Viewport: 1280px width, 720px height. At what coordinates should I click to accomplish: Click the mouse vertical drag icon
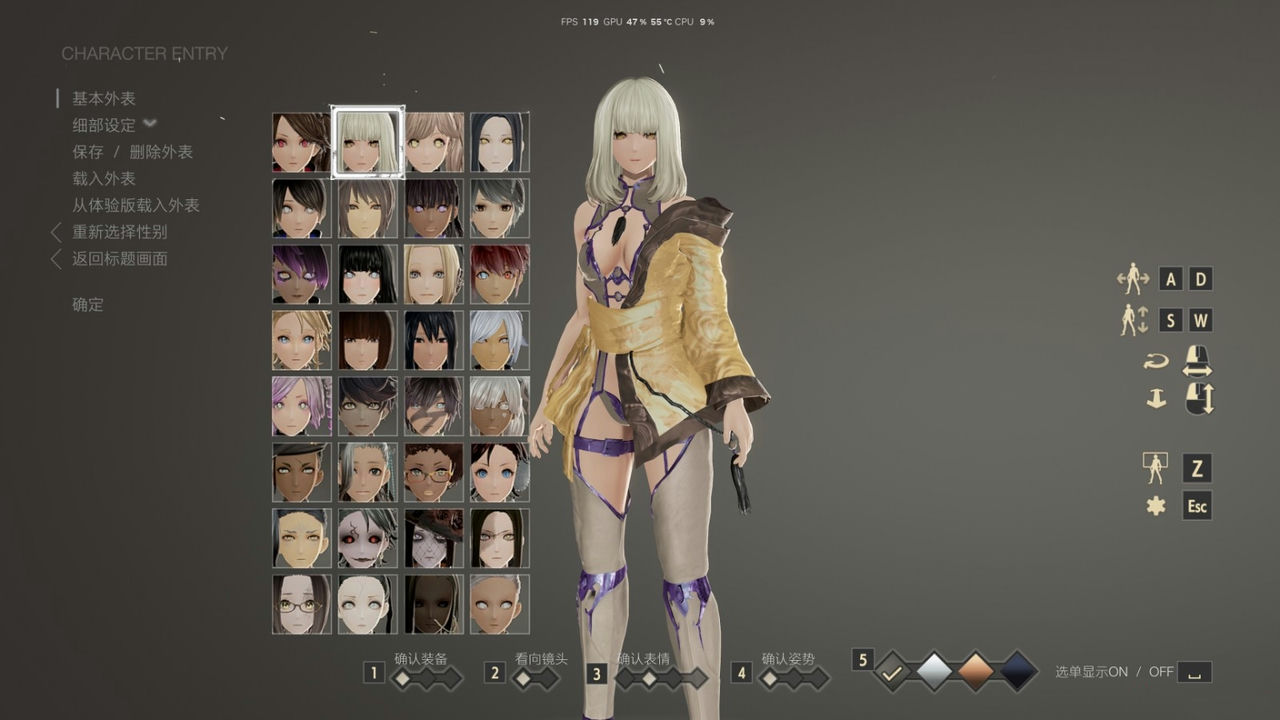tap(1197, 400)
